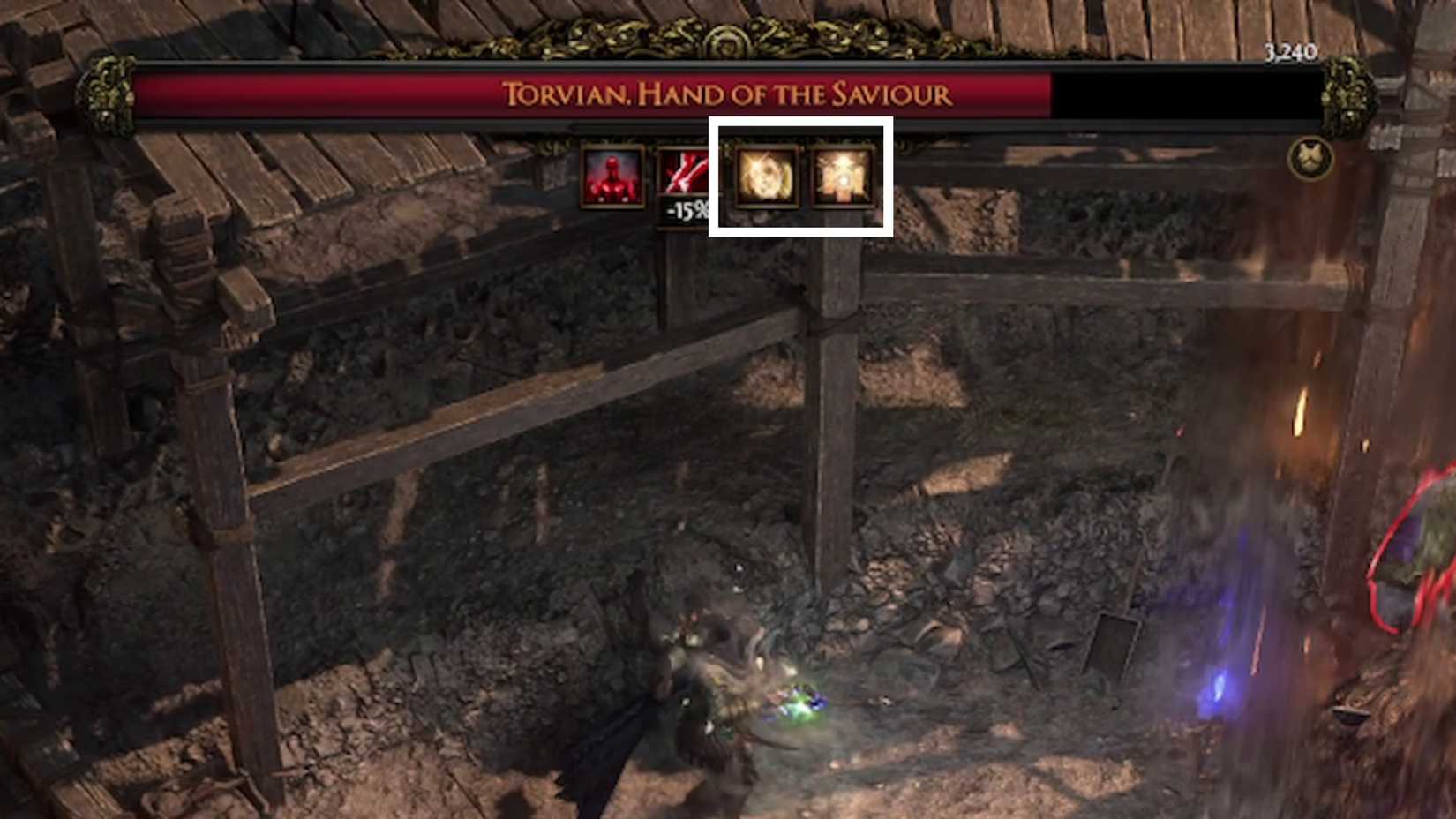1456x819 pixels.
Task: Select the -15% resistance penalty debuff icon
Action: tap(684, 177)
